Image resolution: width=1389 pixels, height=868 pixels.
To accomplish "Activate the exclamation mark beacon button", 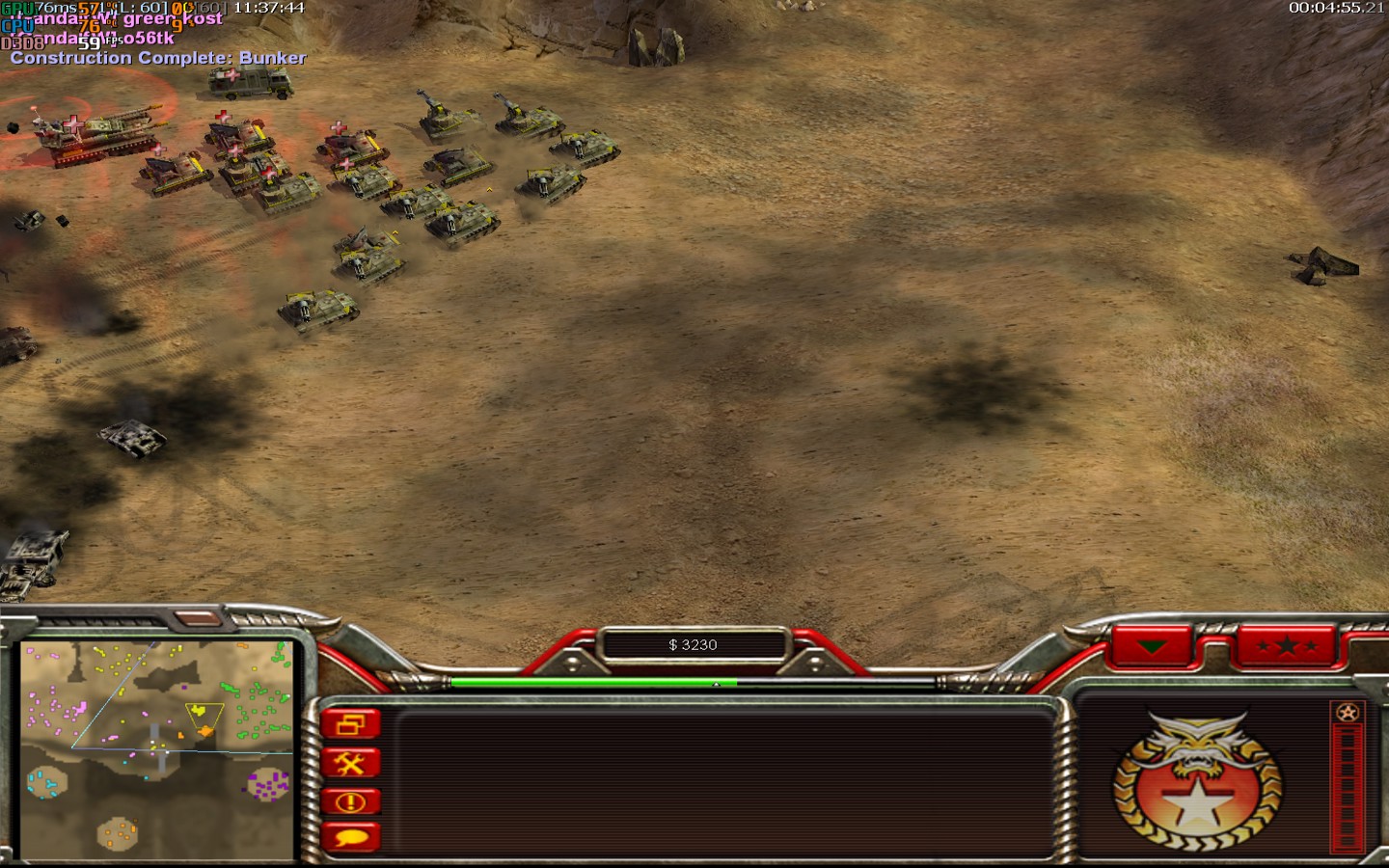I will pyautogui.click(x=350, y=801).
